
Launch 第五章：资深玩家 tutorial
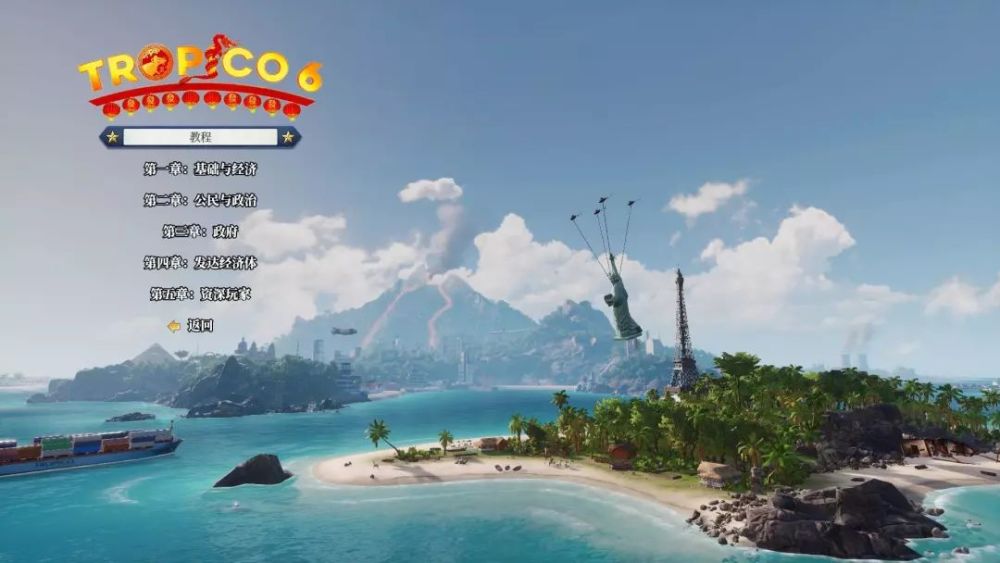(200, 294)
